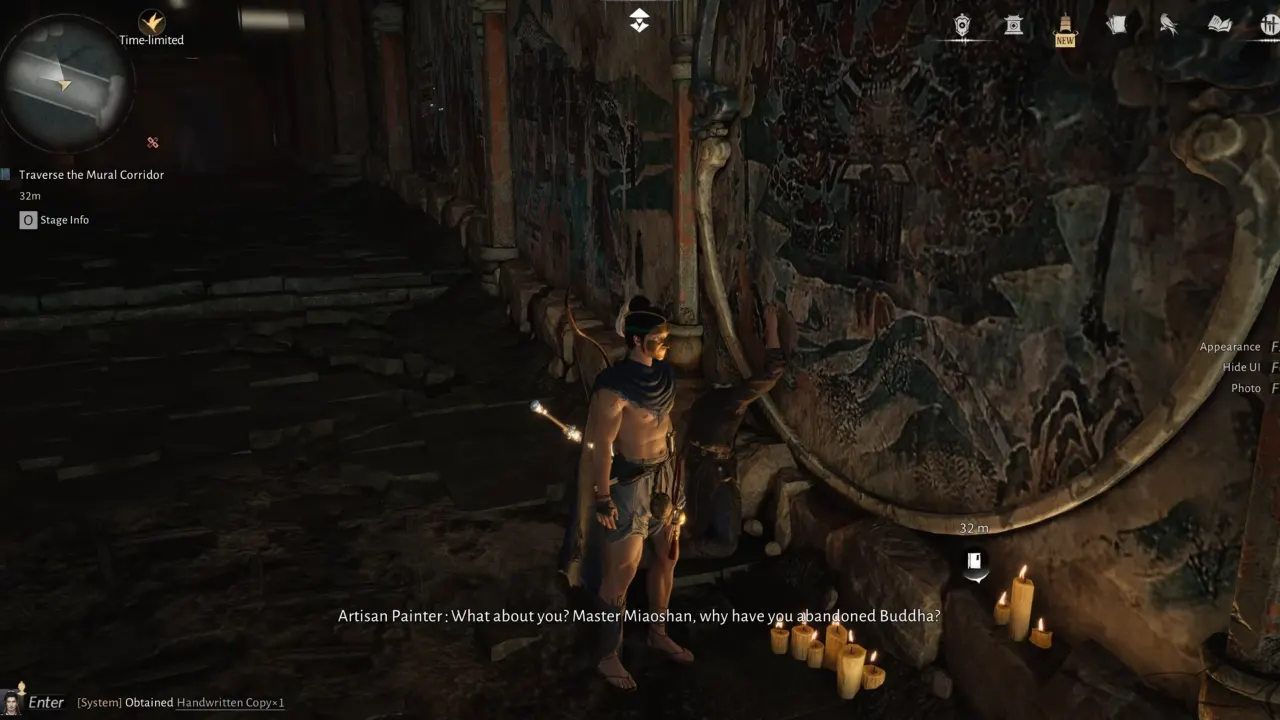
Task: Click the white objective banner near the candles
Action: coord(974,564)
